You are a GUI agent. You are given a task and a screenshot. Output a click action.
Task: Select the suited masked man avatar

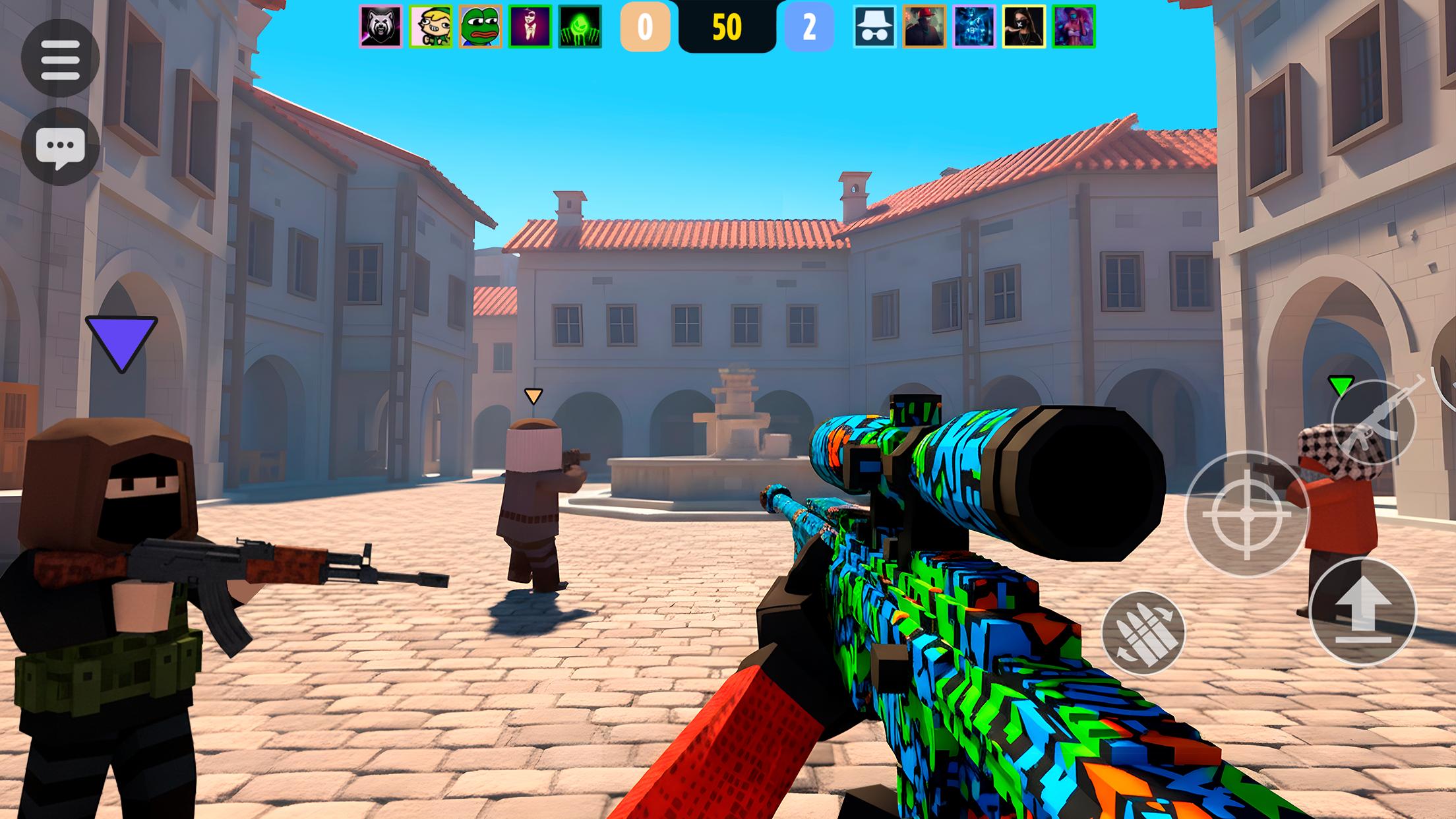[x=530, y=27]
